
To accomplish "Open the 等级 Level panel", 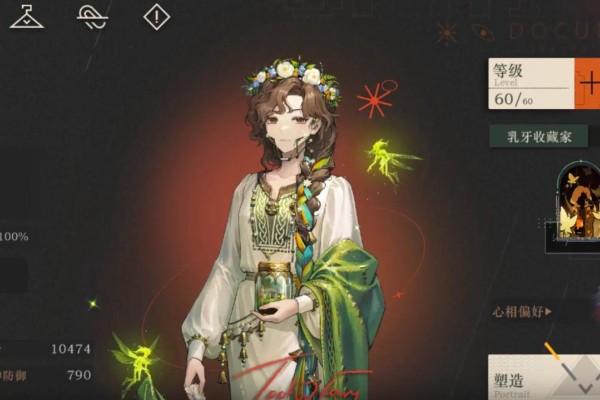I will point(531,84).
